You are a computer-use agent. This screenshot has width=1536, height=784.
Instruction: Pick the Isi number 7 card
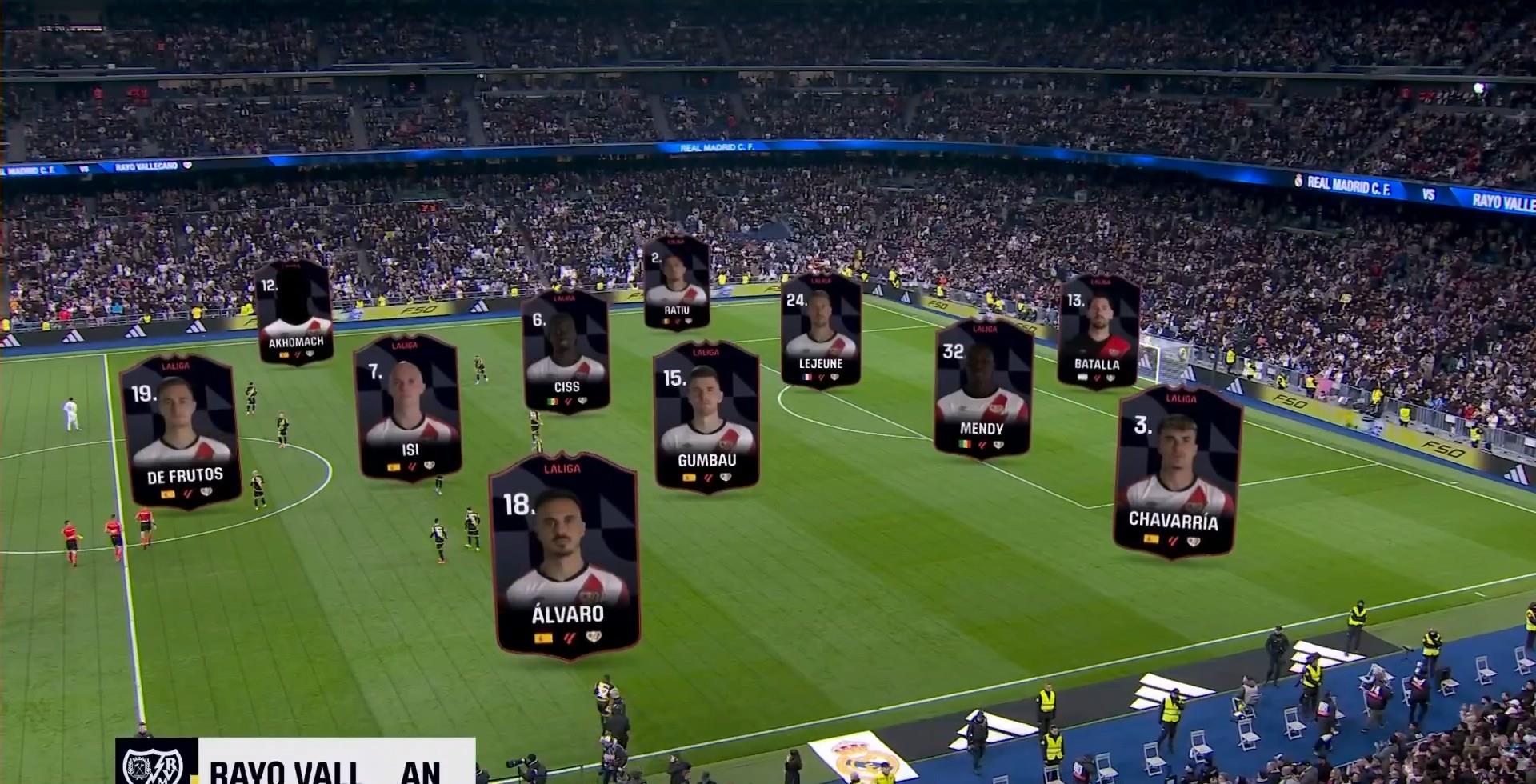pyautogui.click(x=408, y=407)
